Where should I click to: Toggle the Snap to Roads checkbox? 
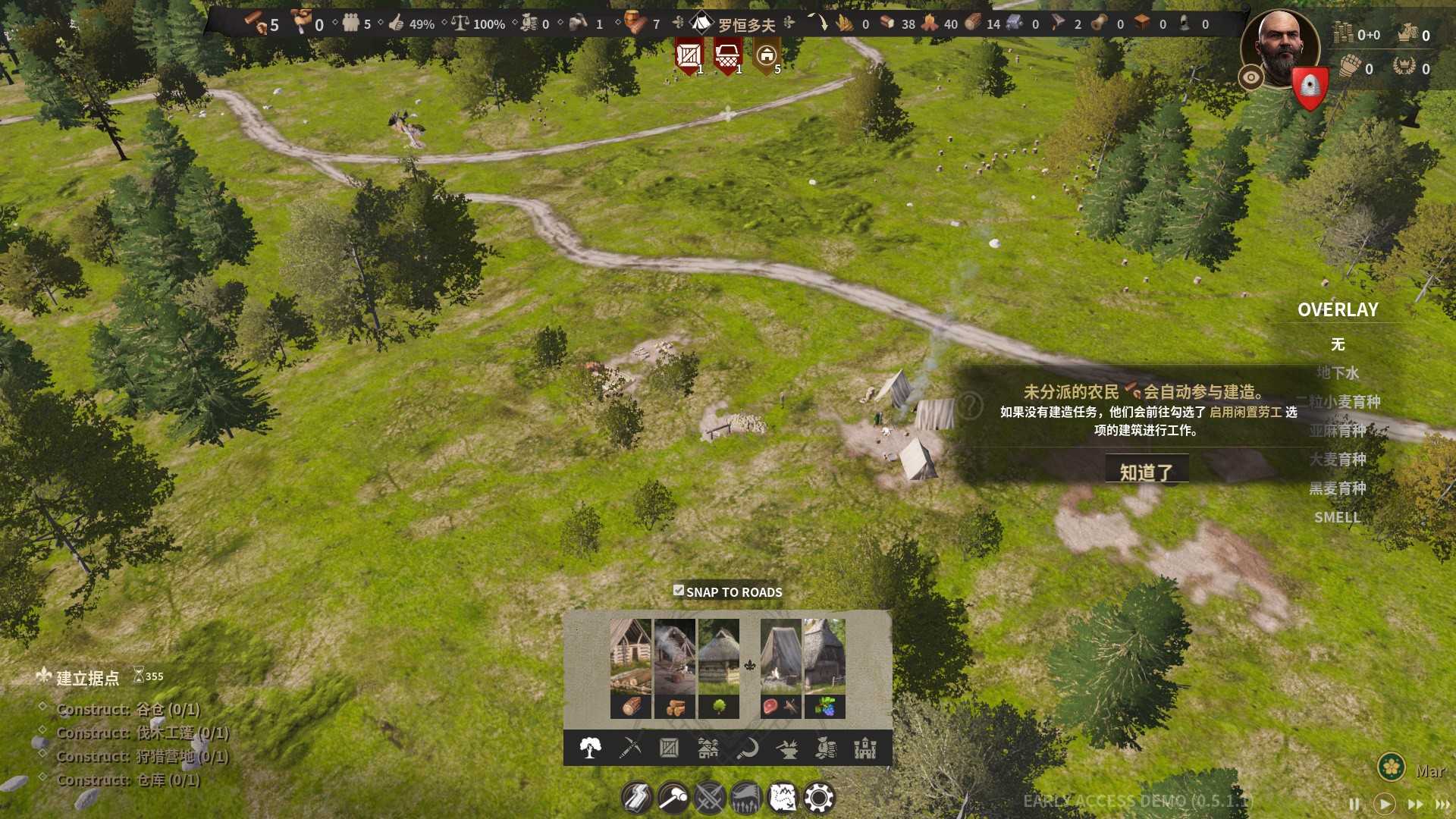pos(679,591)
